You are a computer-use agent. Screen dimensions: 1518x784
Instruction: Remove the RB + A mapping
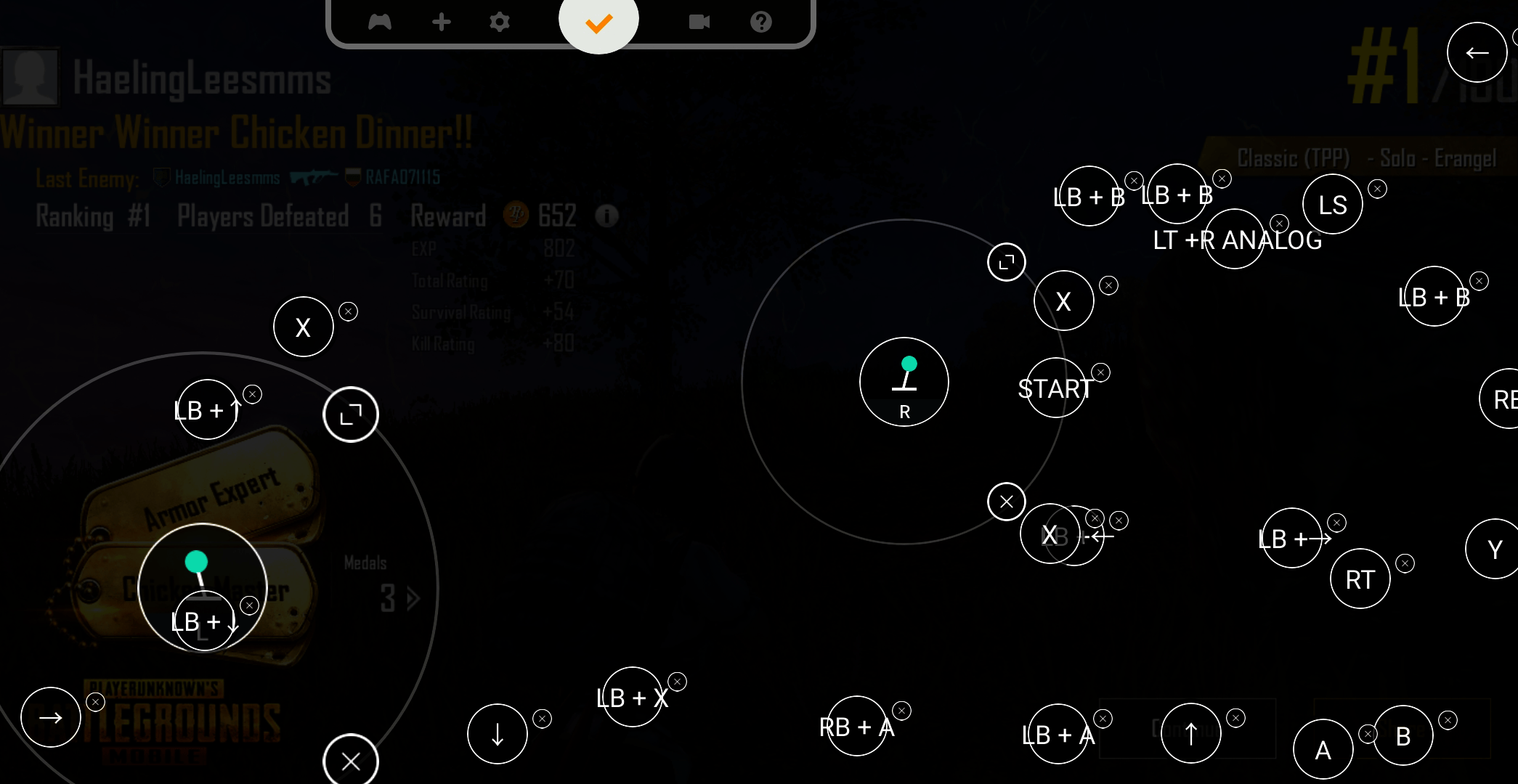click(x=901, y=711)
